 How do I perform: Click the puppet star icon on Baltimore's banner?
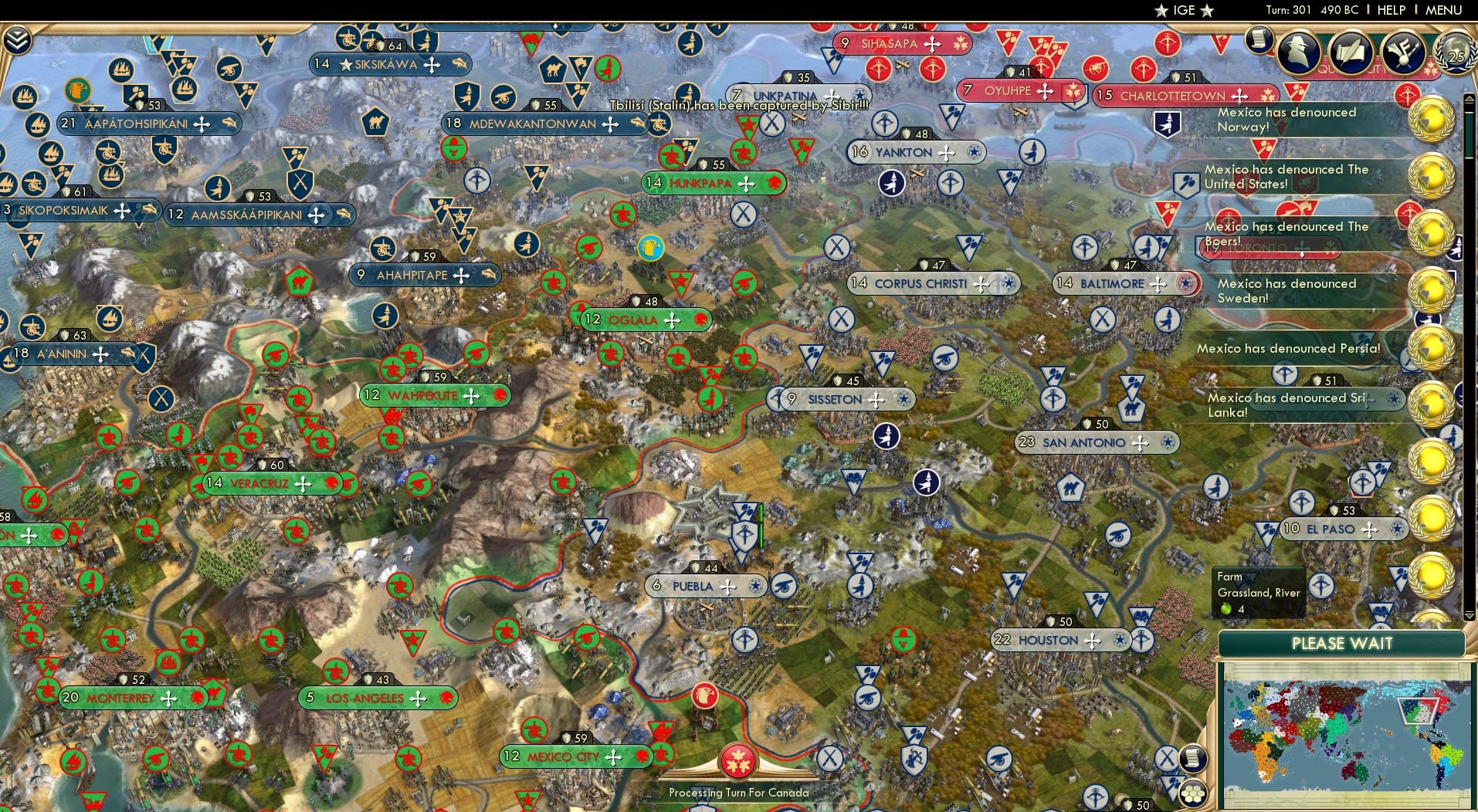1187,283
